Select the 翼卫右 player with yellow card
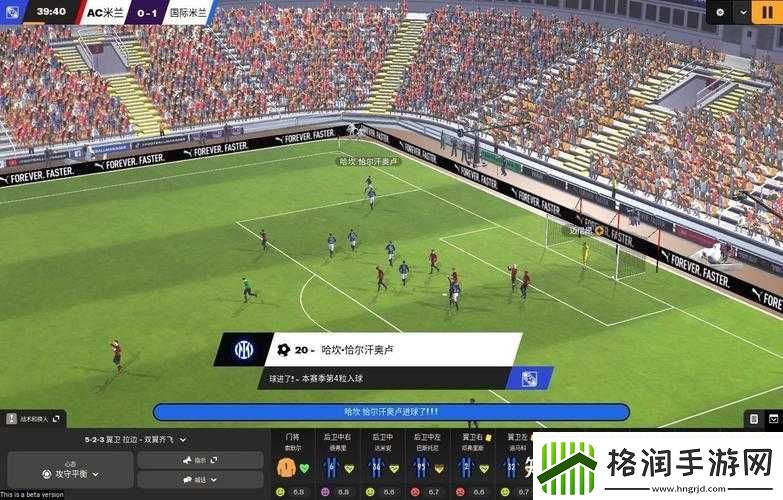 coord(466,467)
